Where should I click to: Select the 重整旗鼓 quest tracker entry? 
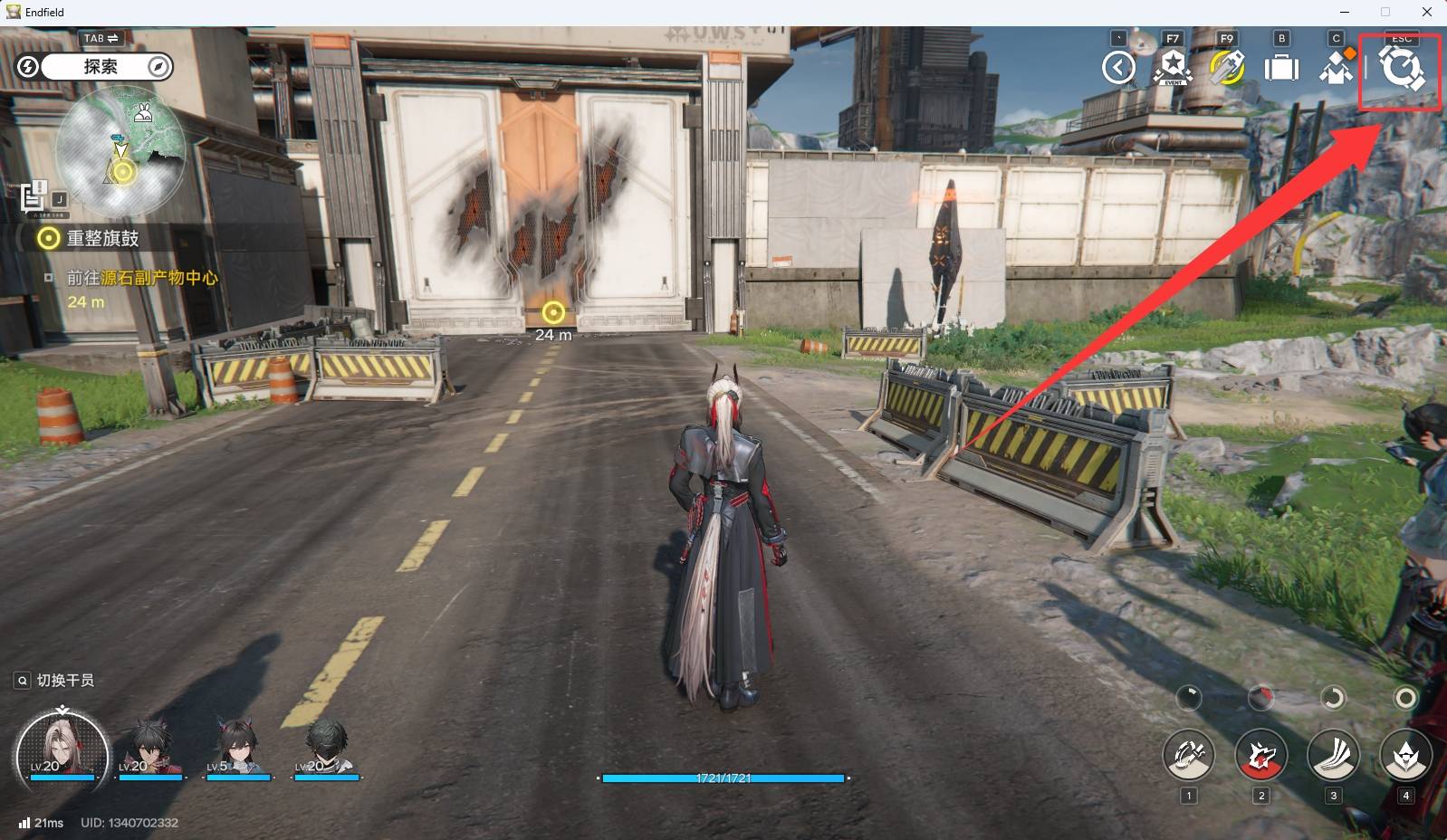(102, 238)
